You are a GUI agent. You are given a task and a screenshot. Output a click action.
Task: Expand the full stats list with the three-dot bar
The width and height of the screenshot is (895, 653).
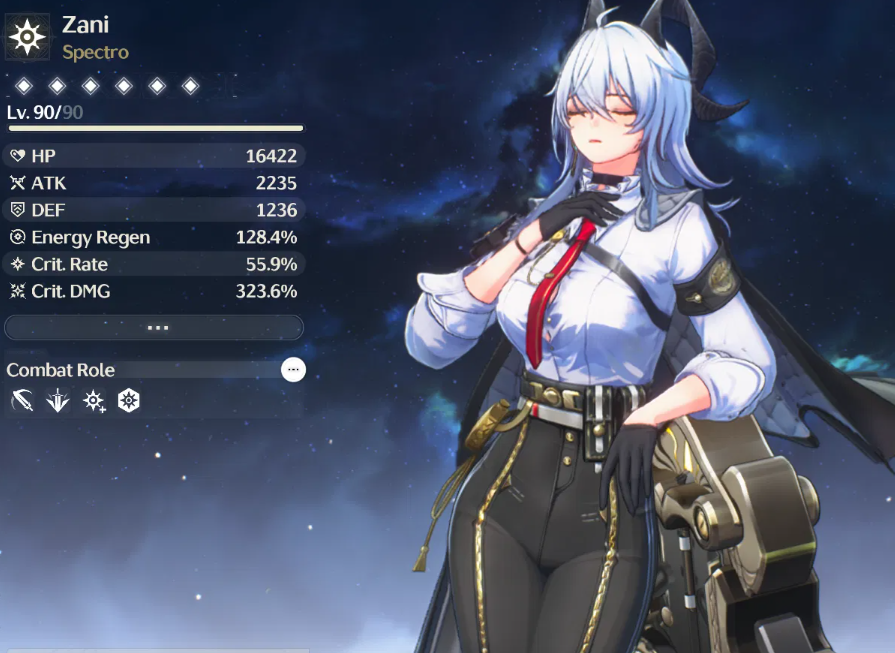154,327
